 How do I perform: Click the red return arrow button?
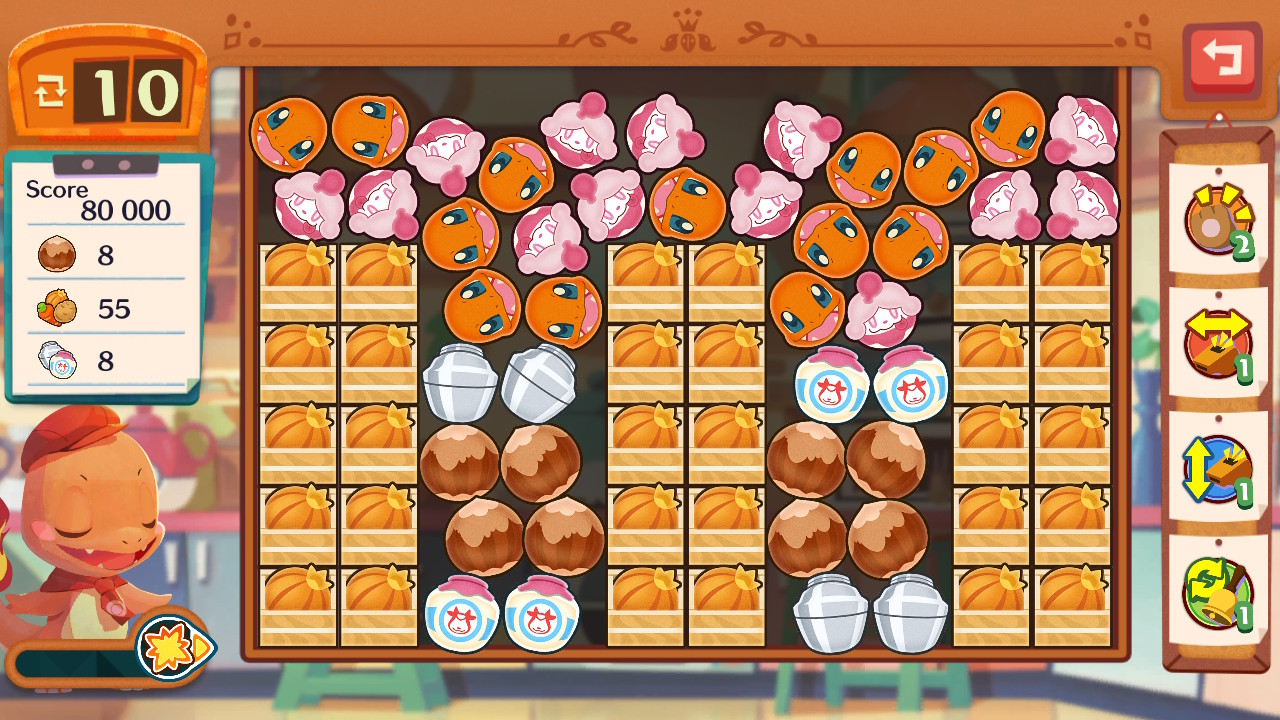(1221, 59)
